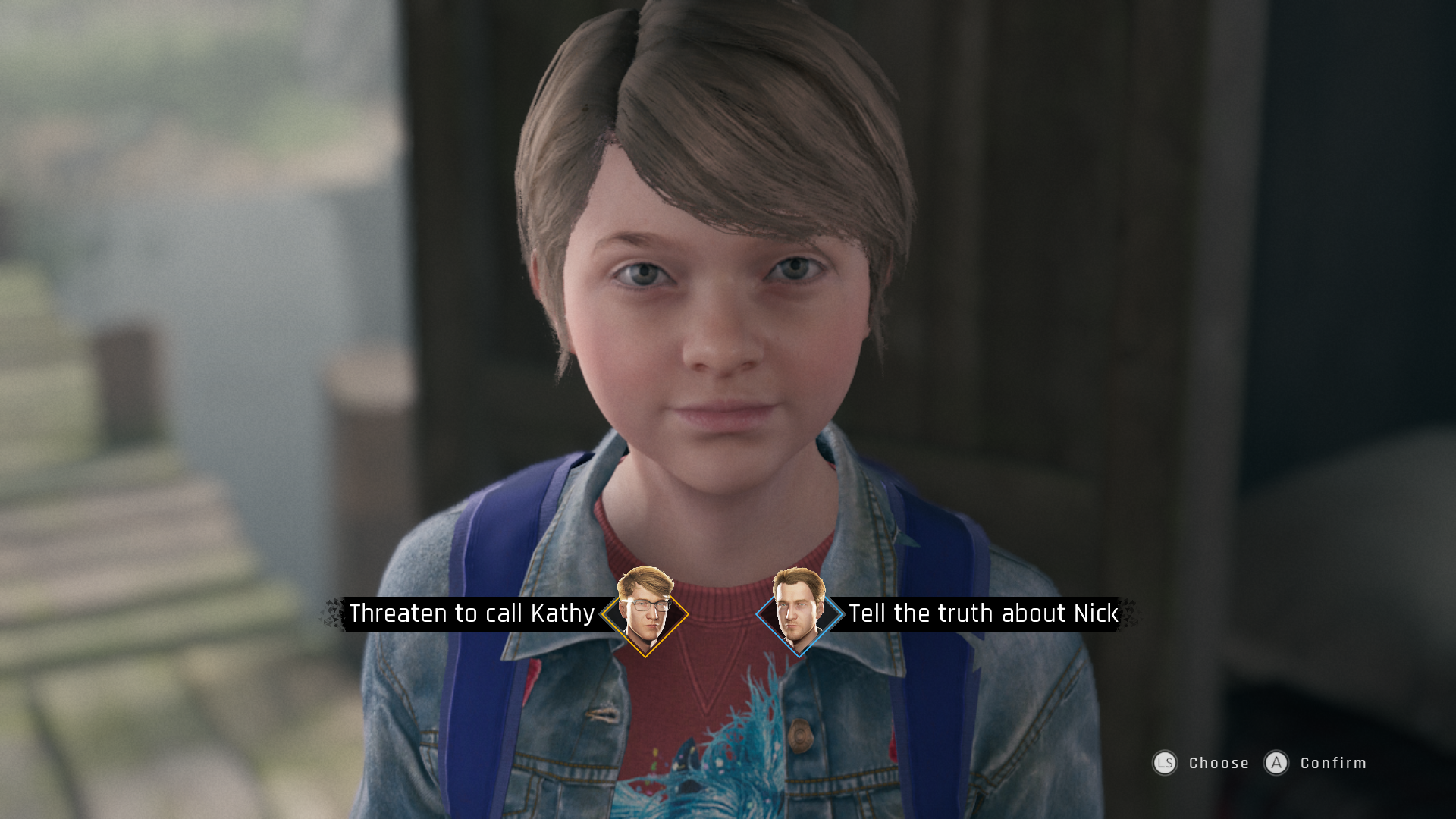Click the blue-framed man portrait
Viewport: 1456px width, 819px height.
point(799,611)
